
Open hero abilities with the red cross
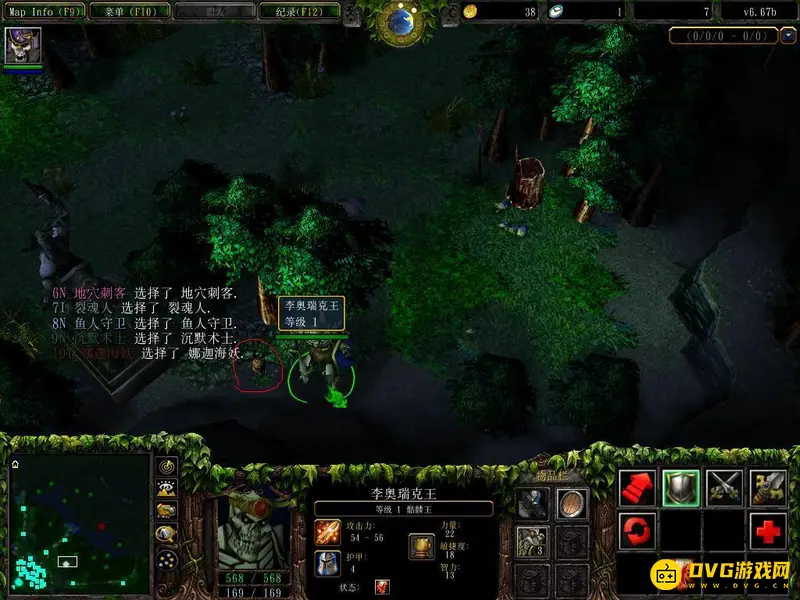click(x=768, y=529)
